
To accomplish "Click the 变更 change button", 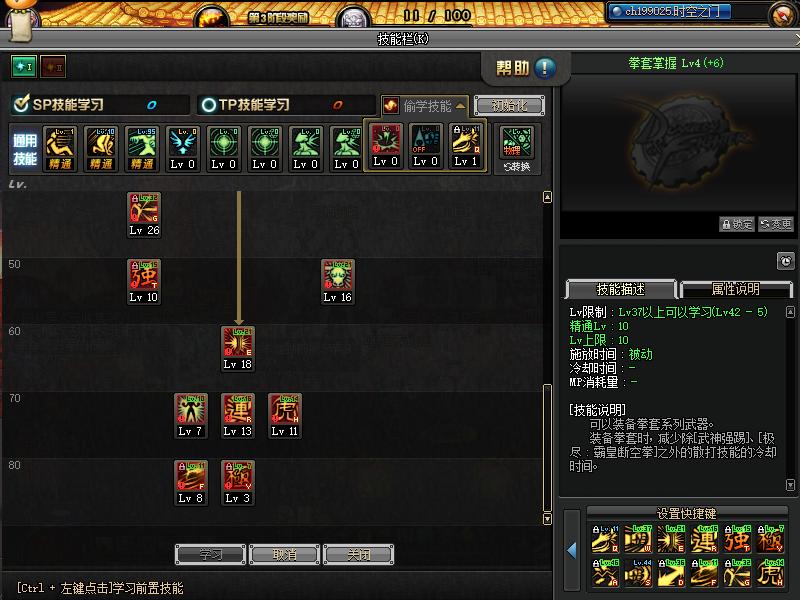I will (x=776, y=224).
